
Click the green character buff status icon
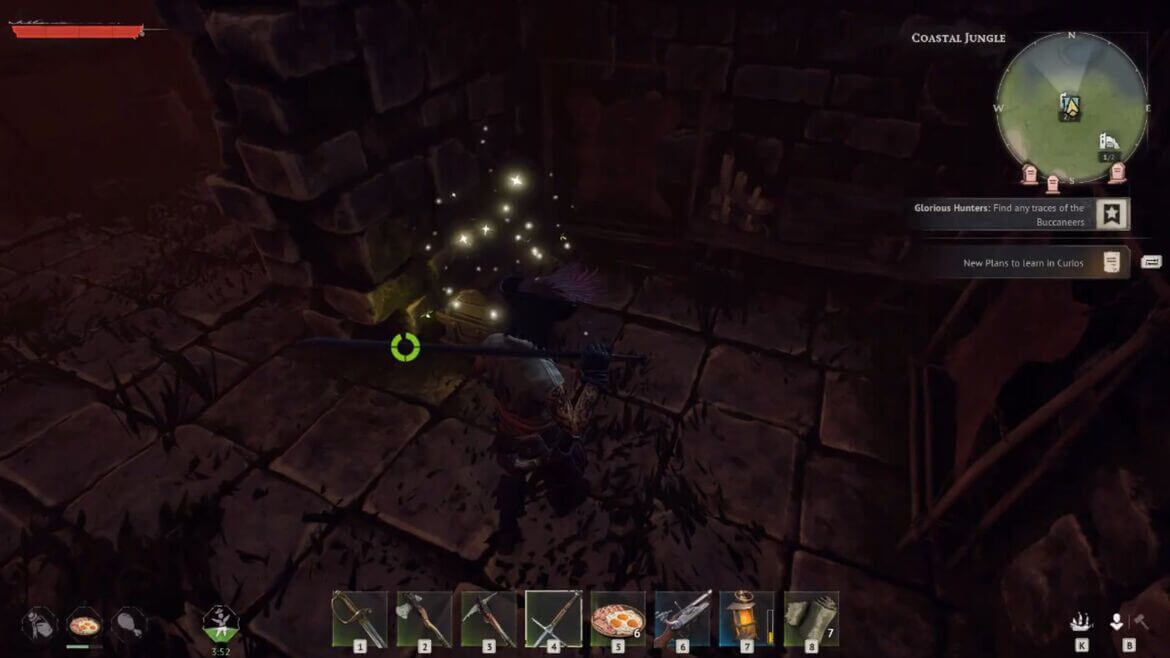pyautogui.click(x=220, y=622)
